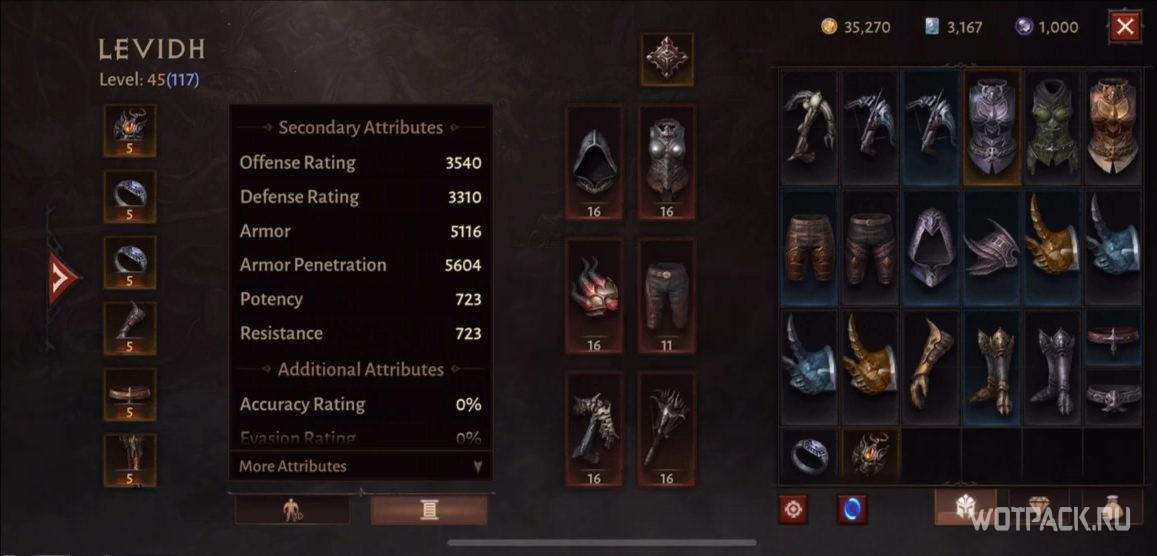Click the blue portal button below inventory
This screenshot has height=556, width=1157.
pos(852,509)
